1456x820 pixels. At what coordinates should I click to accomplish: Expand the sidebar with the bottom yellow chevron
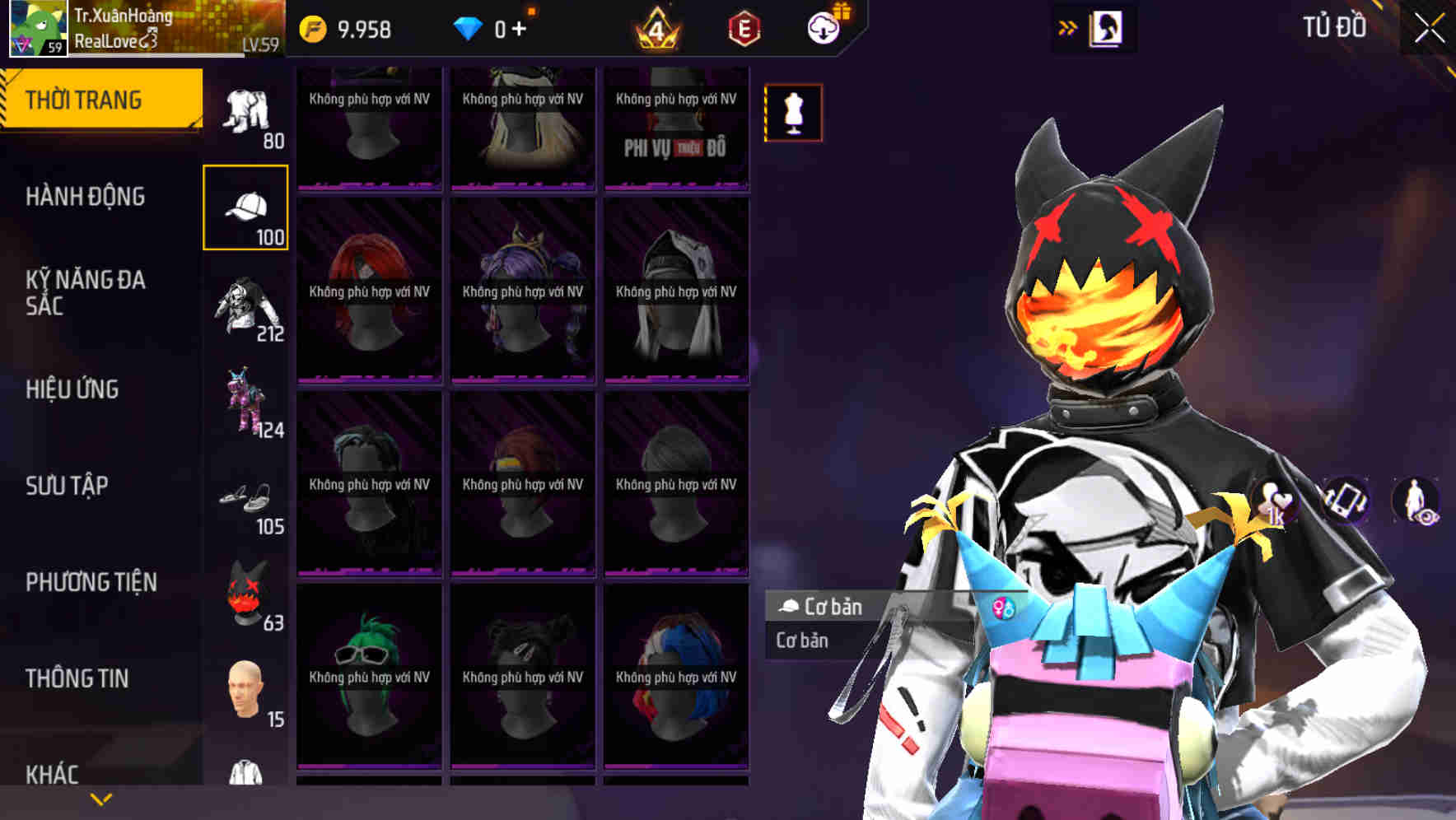100,798
